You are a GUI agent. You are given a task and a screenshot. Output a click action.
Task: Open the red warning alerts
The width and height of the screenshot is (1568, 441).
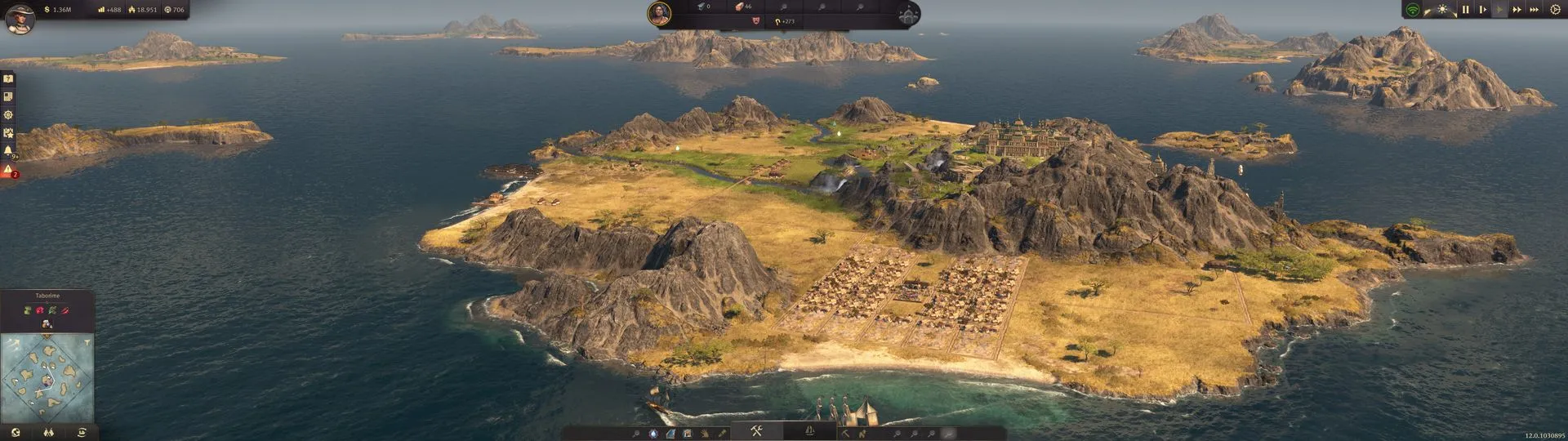click(x=8, y=171)
